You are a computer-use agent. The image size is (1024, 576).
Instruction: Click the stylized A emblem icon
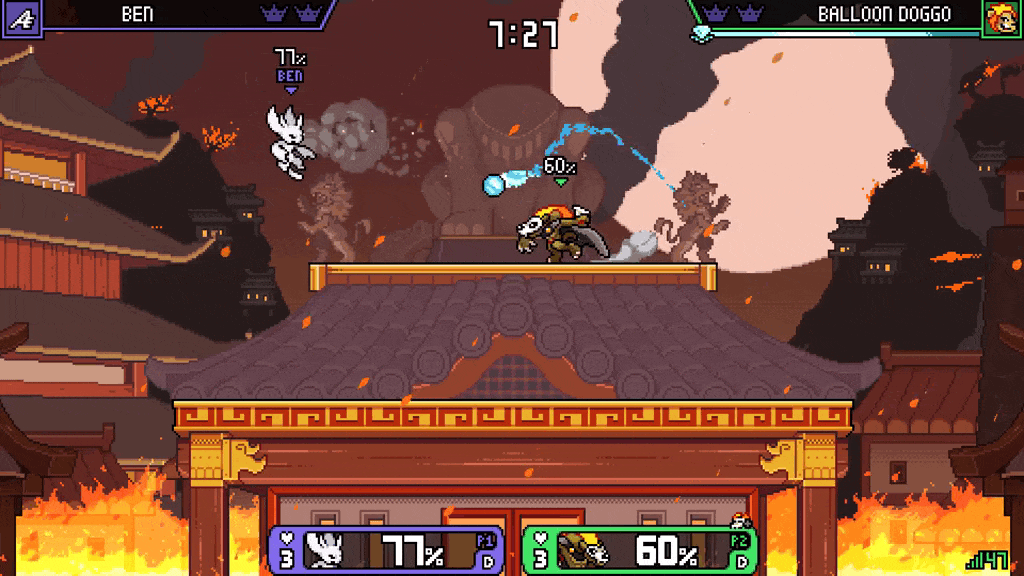tap(21, 17)
